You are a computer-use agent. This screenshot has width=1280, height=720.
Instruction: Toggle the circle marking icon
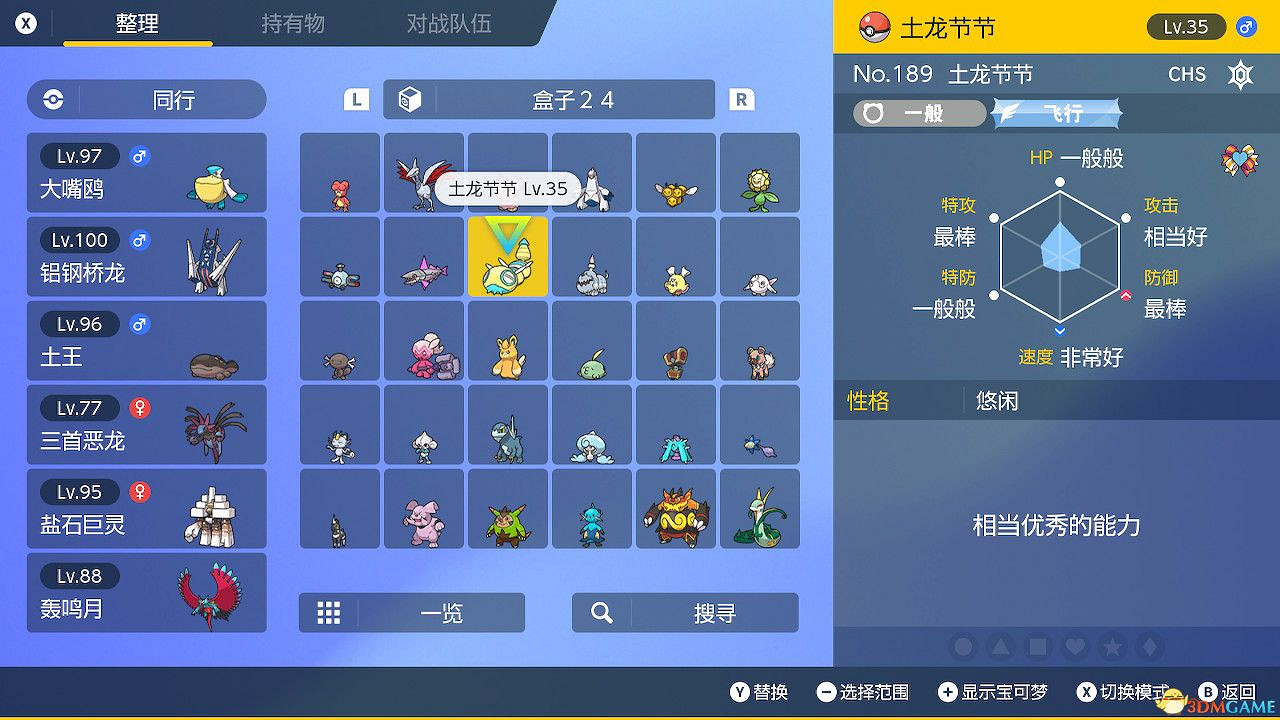(x=963, y=647)
